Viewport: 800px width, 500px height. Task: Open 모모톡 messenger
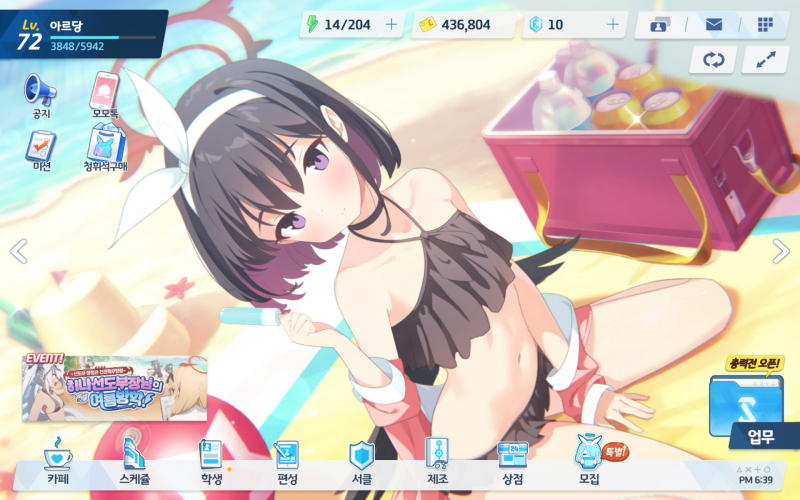click(105, 92)
